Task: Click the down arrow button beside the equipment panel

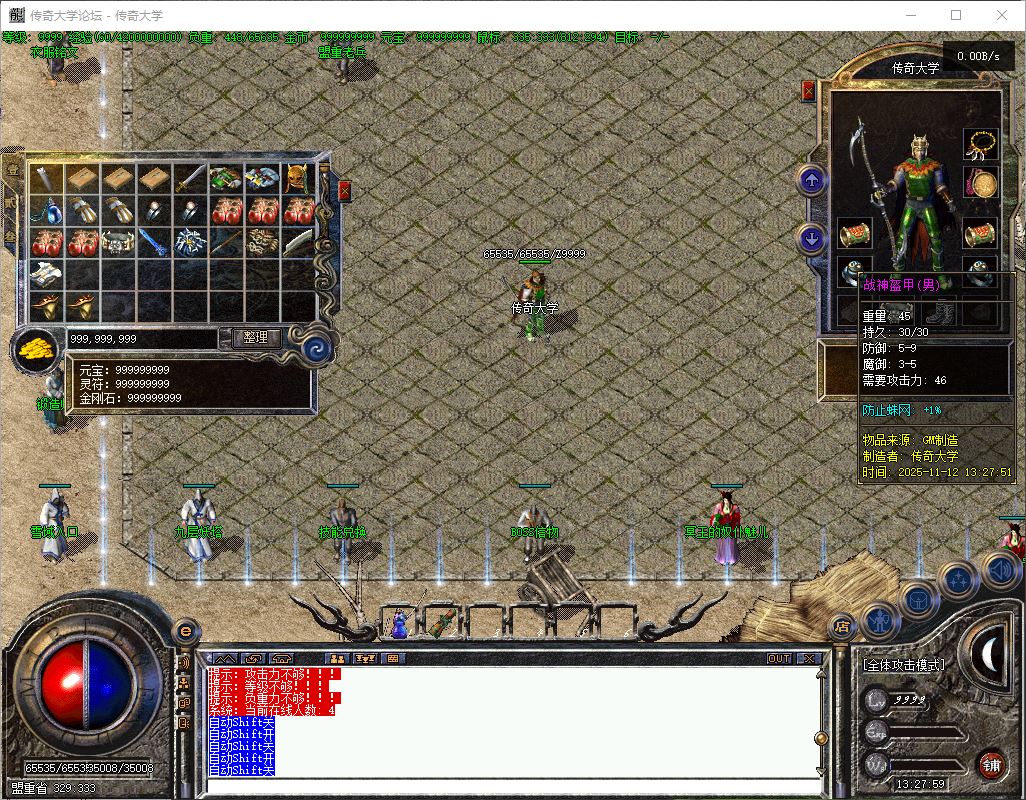Action: click(811, 239)
